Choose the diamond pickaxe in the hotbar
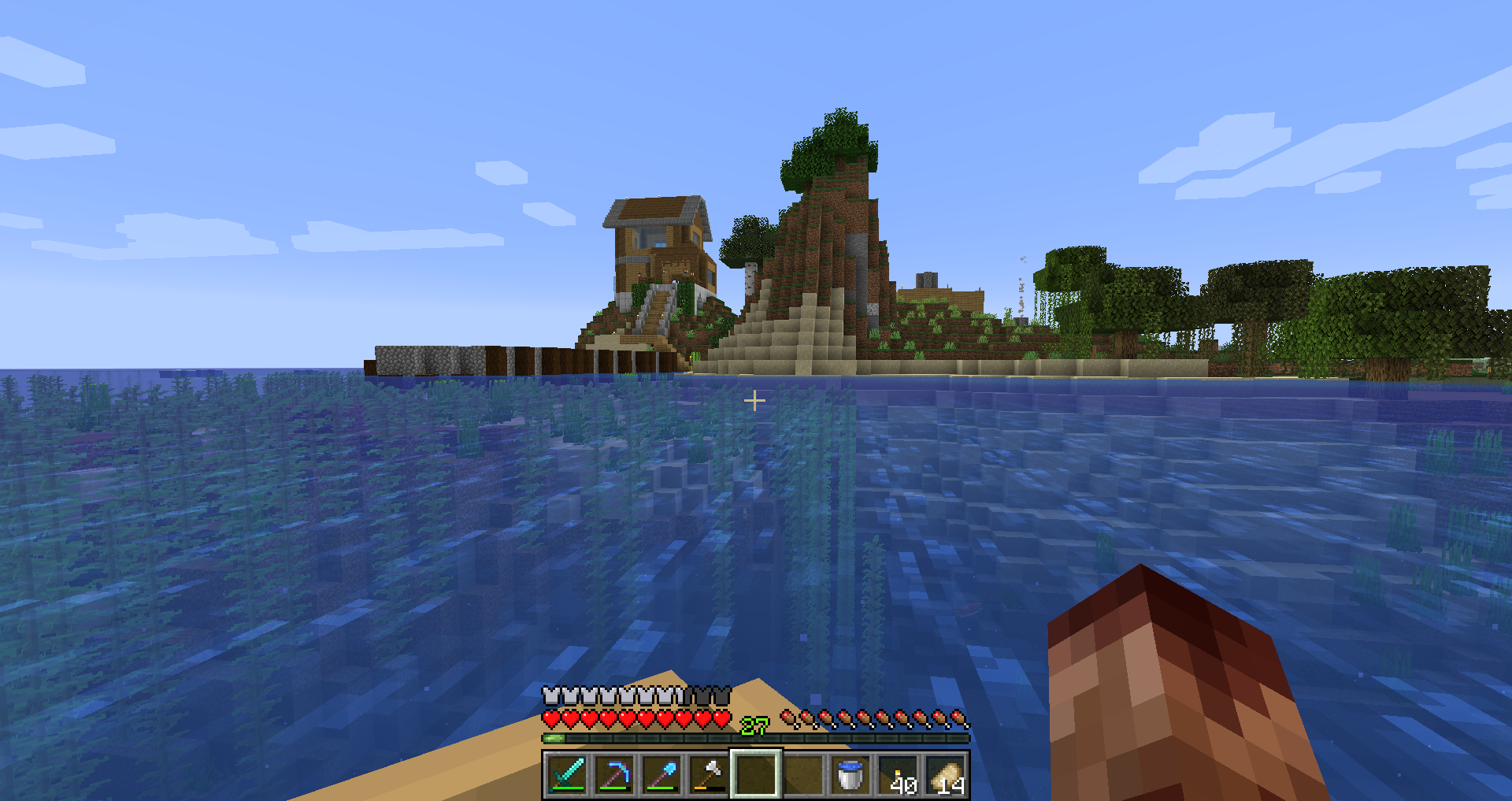The height and width of the screenshot is (801, 1512). tap(615, 773)
